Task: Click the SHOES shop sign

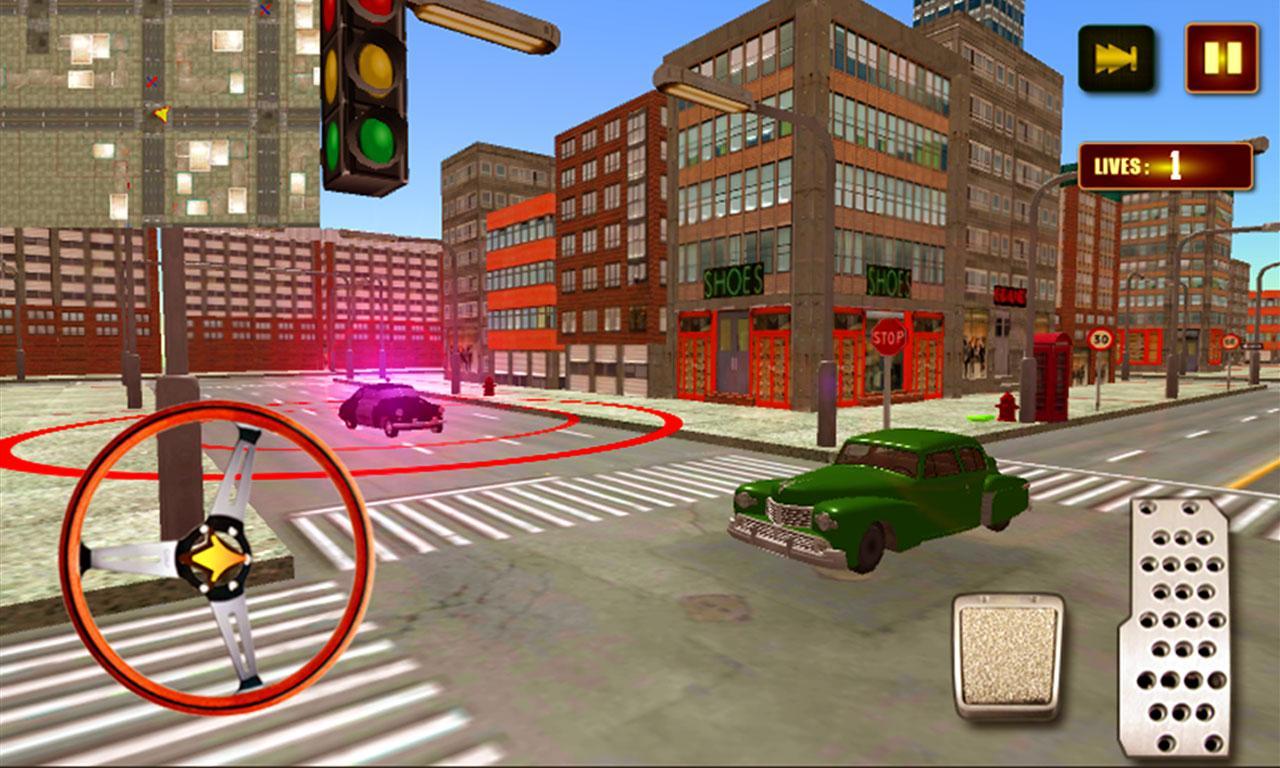Action: pyautogui.click(x=734, y=280)
